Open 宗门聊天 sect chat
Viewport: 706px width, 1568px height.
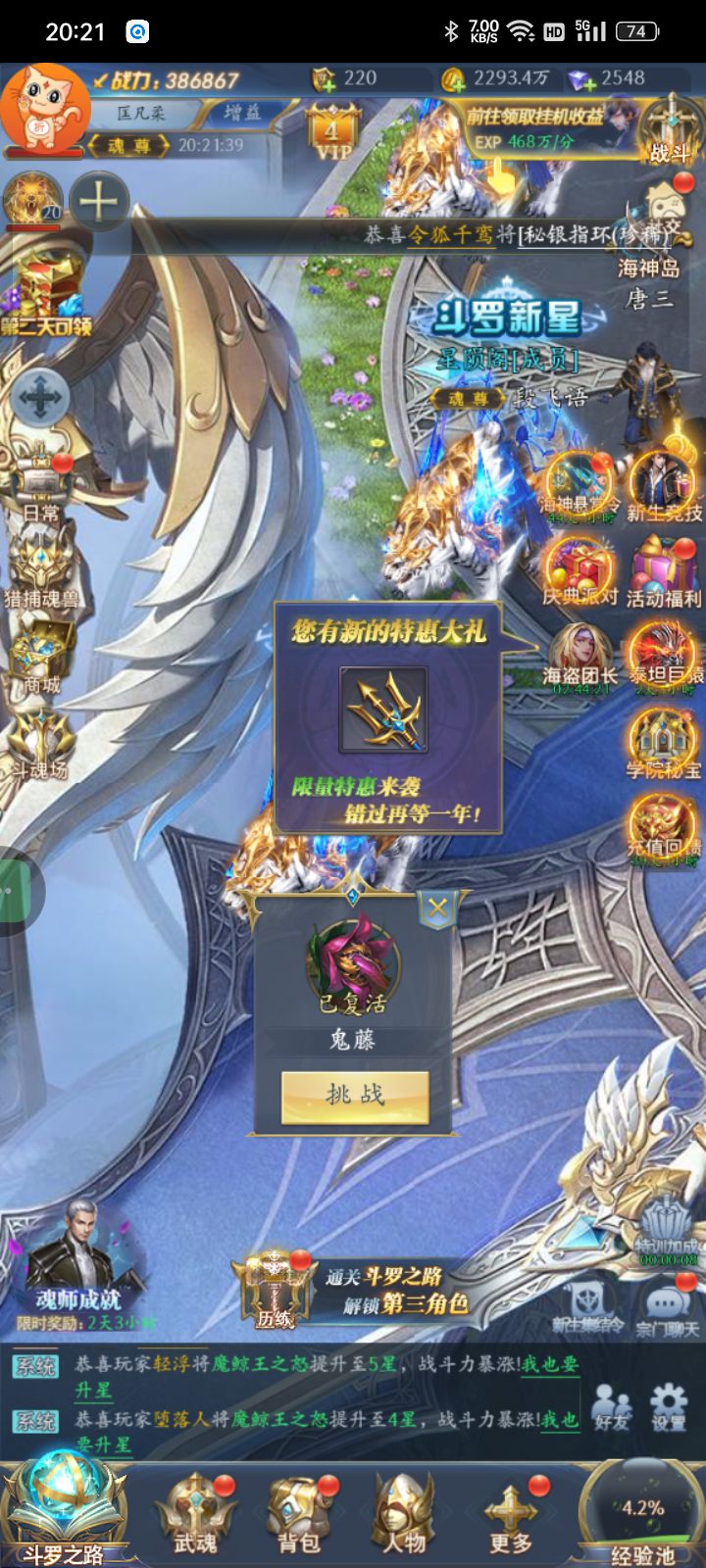point(668,1308)
